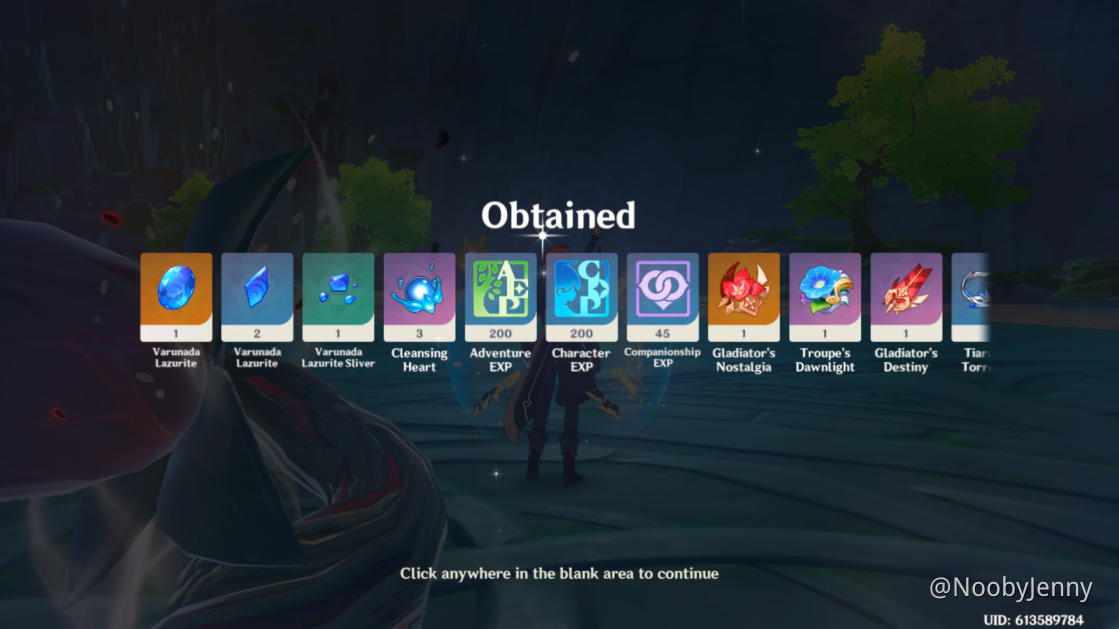This screenshot has width=1119, height=629.
Task: Click the Character EXP reward tile
Action: point(581,290)
